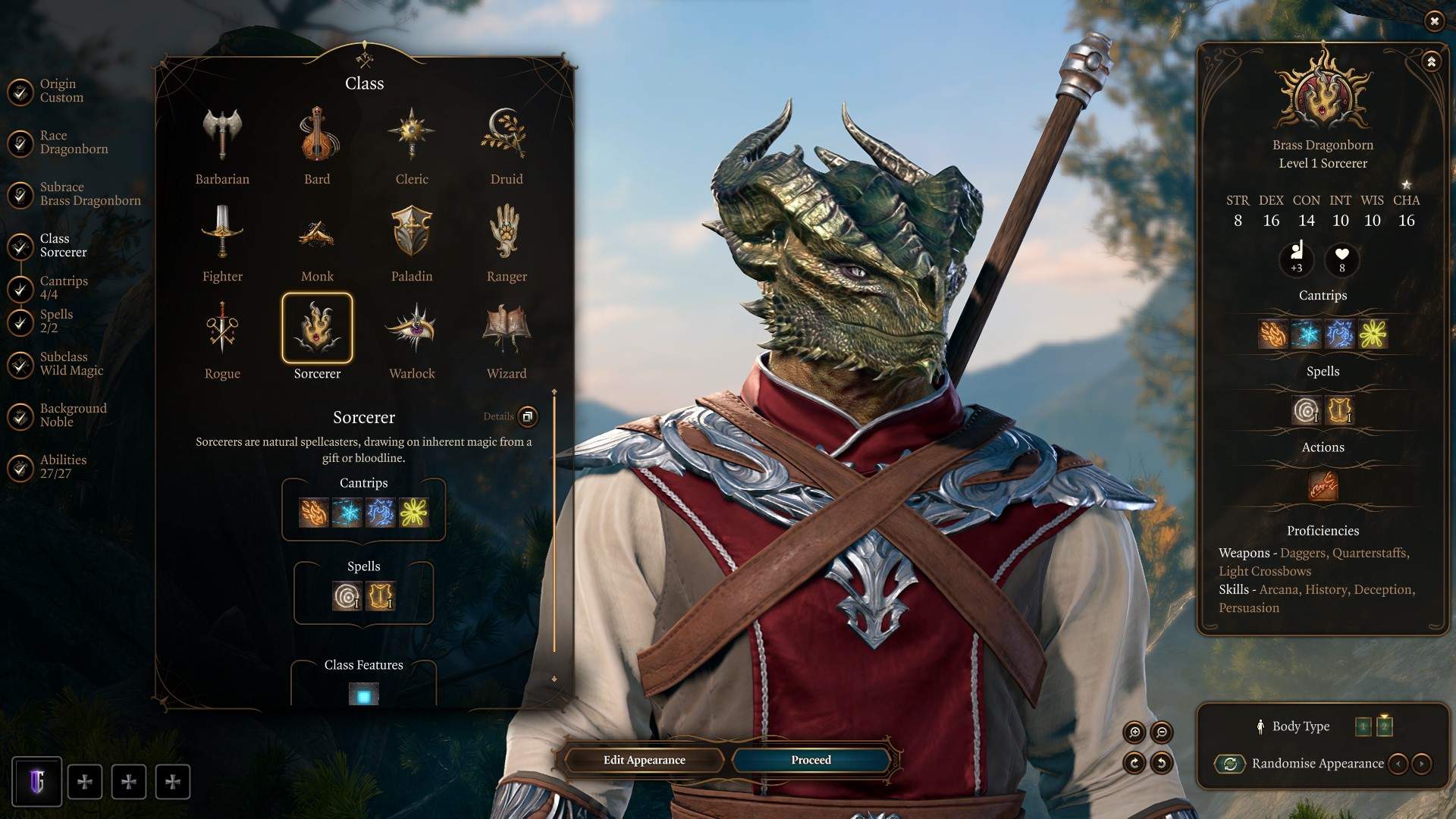Select the Rogue class
Viewport: 1456px width, 819px height.
(x=221, y=340)
